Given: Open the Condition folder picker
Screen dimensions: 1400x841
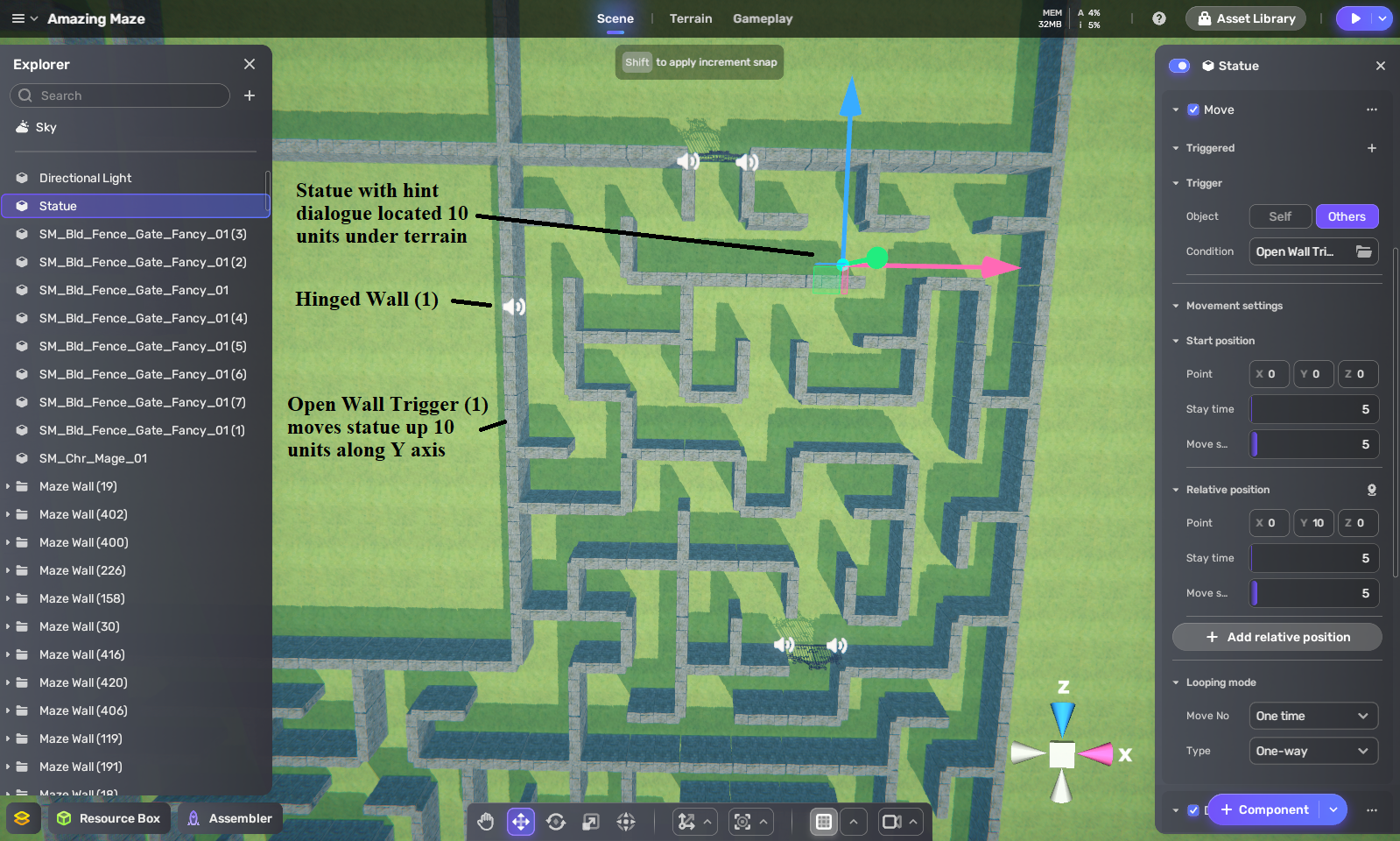Looking at the screenshot, I should (1363, 251).
